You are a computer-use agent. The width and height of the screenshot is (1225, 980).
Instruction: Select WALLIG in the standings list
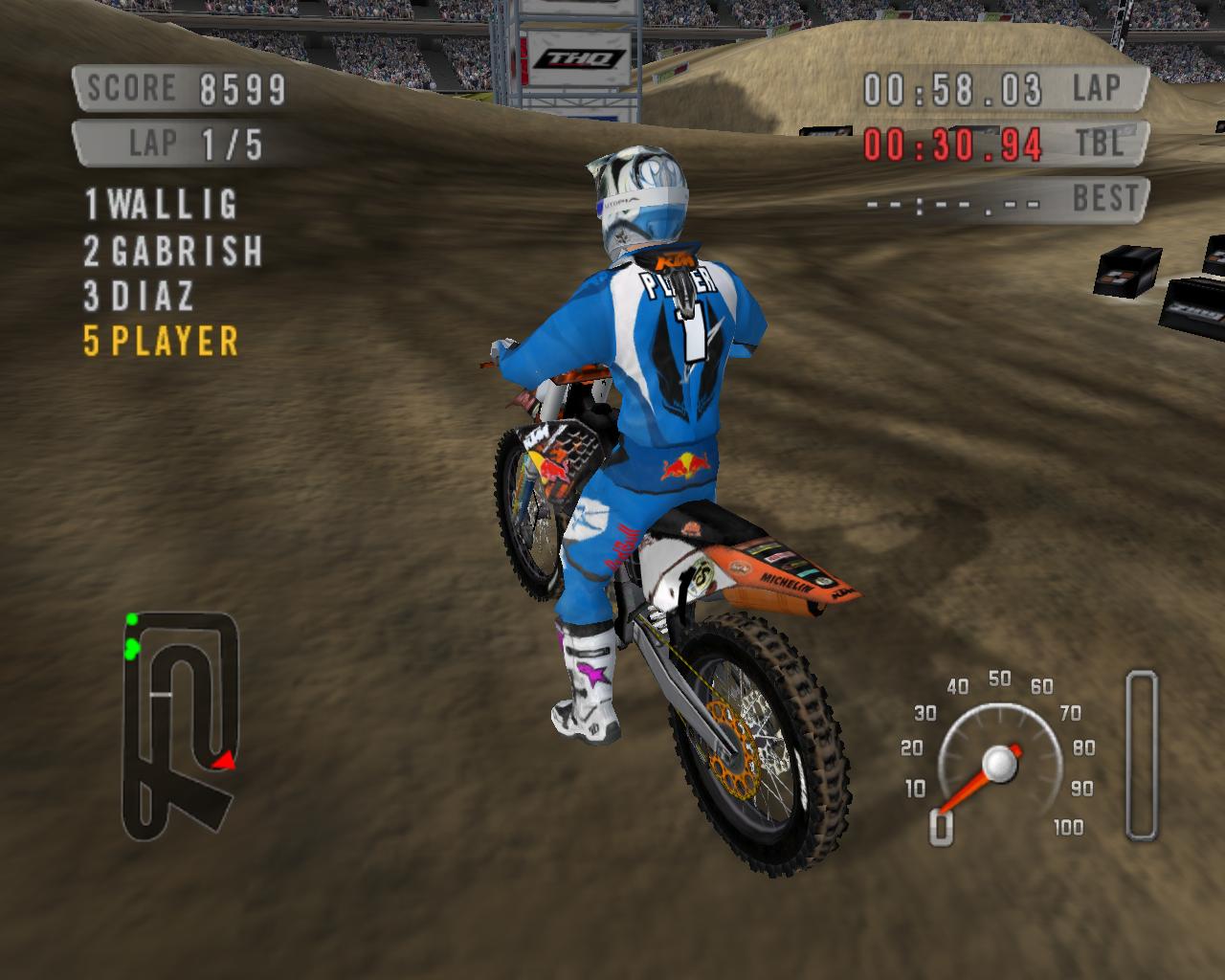click(x=162, y=204)
